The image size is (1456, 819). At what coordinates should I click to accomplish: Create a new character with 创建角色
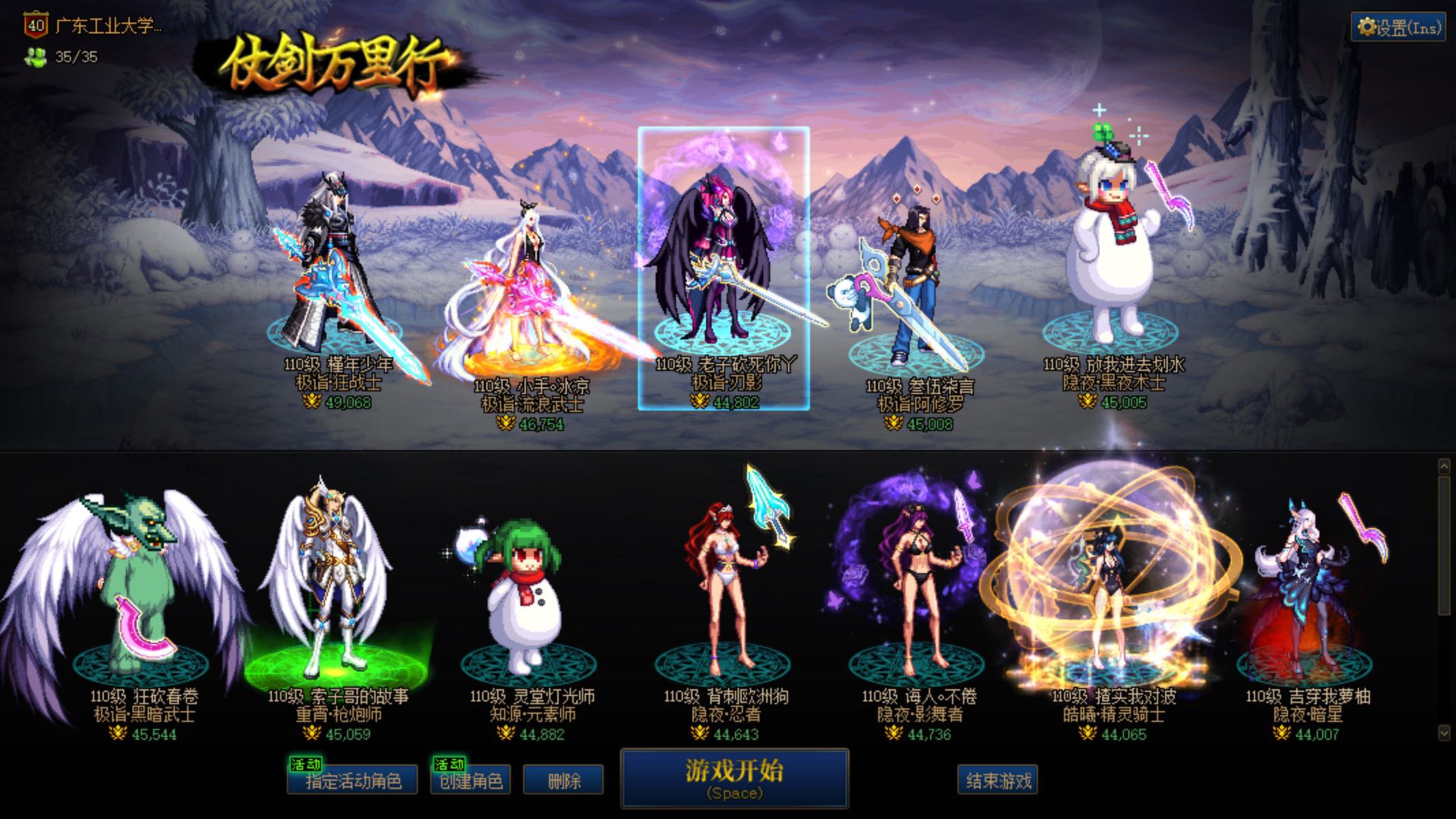471,781
